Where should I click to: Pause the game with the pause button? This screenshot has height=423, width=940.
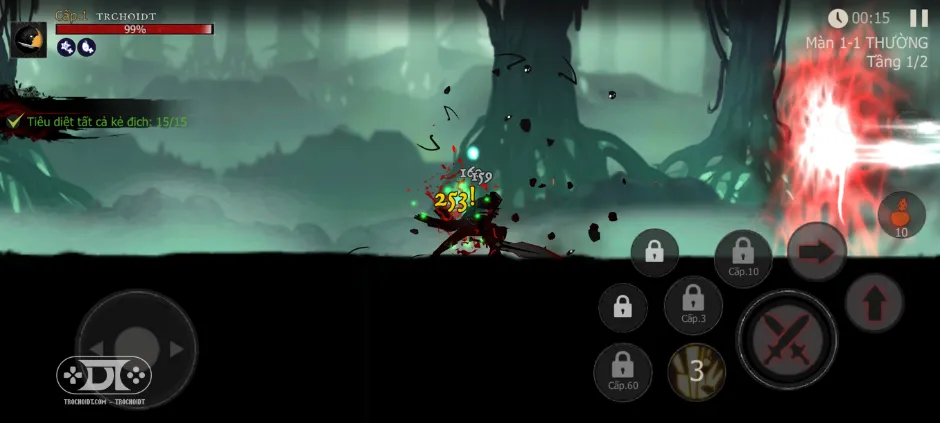(x=918, y=18)
